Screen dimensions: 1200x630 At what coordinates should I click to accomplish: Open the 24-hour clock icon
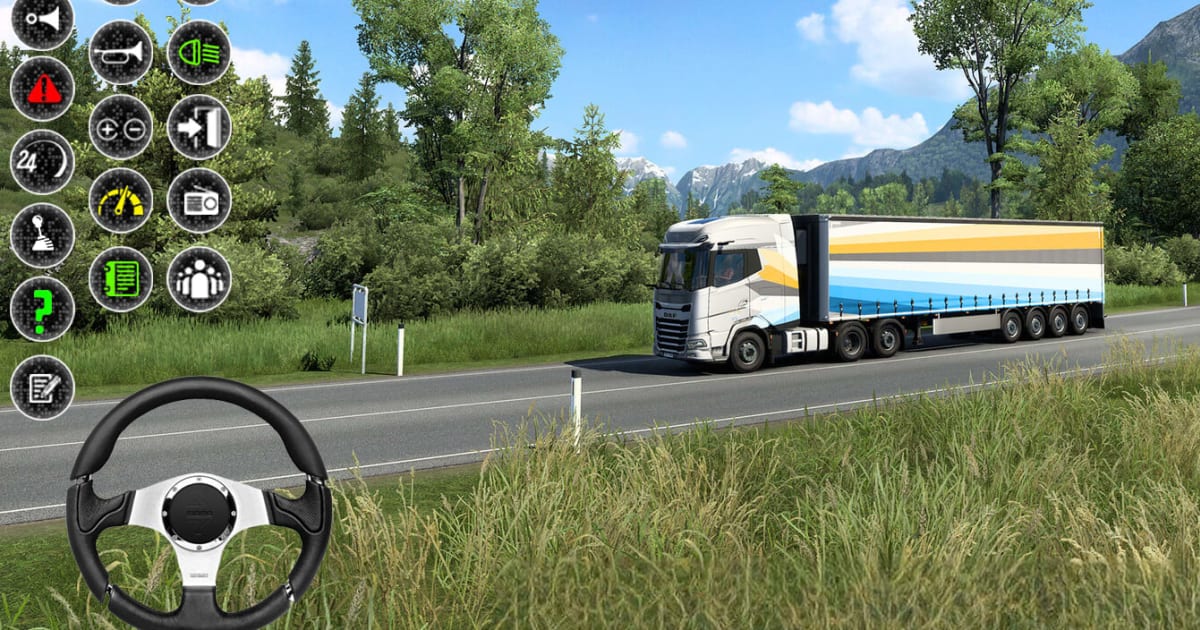pyautogui.click(x=42, y=162)
